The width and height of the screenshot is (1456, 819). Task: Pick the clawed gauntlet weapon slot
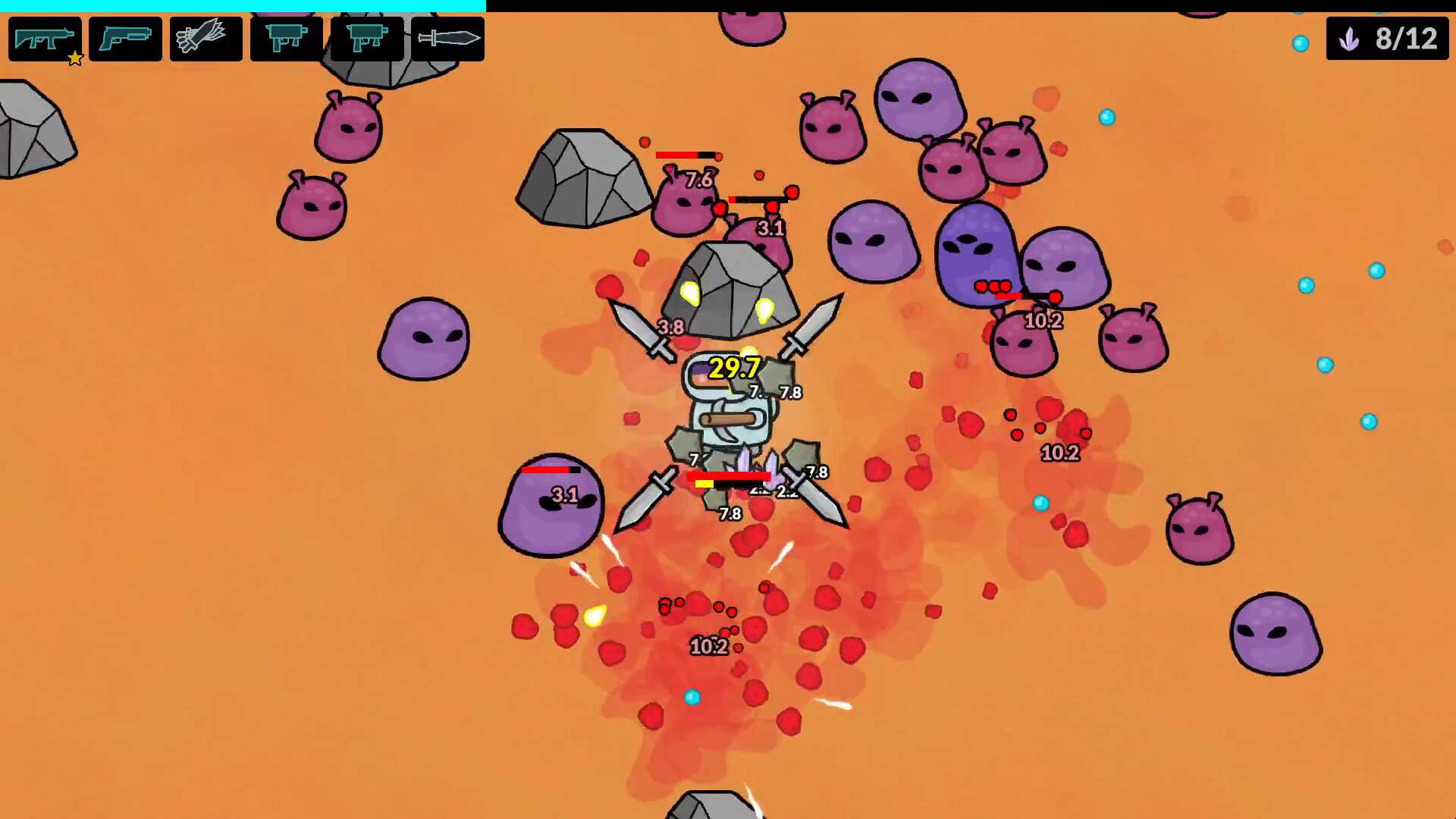click(x=206, y=39)
